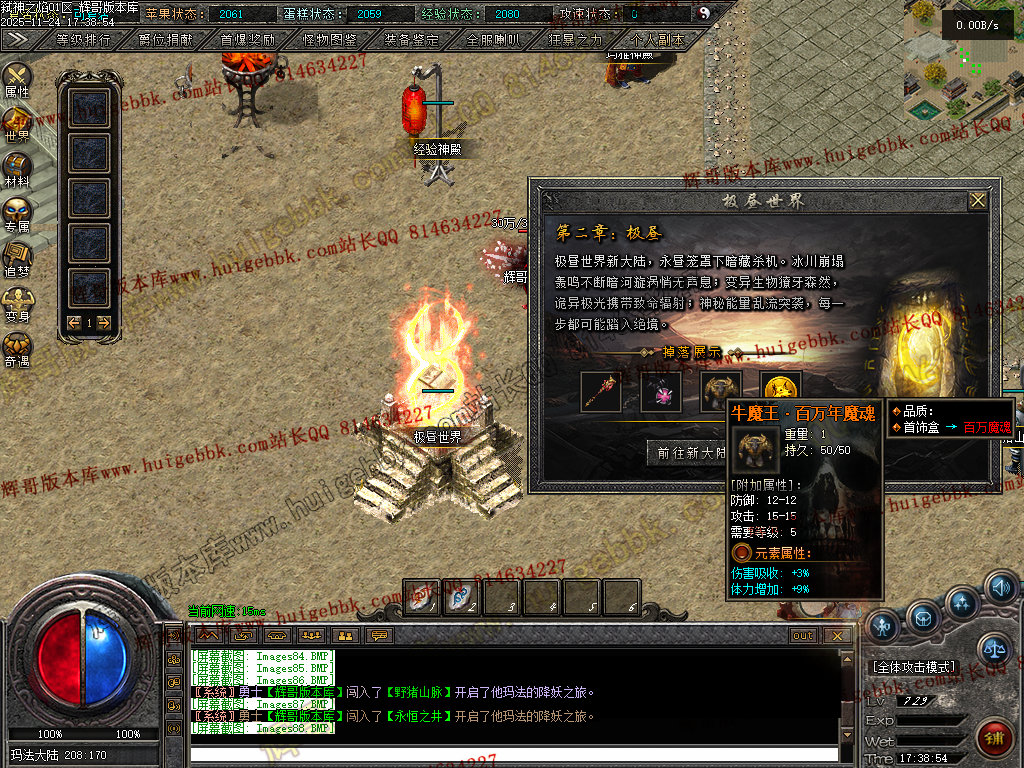Select the staff weapon drop item
1024x768 pixels.
pos(601,391)
